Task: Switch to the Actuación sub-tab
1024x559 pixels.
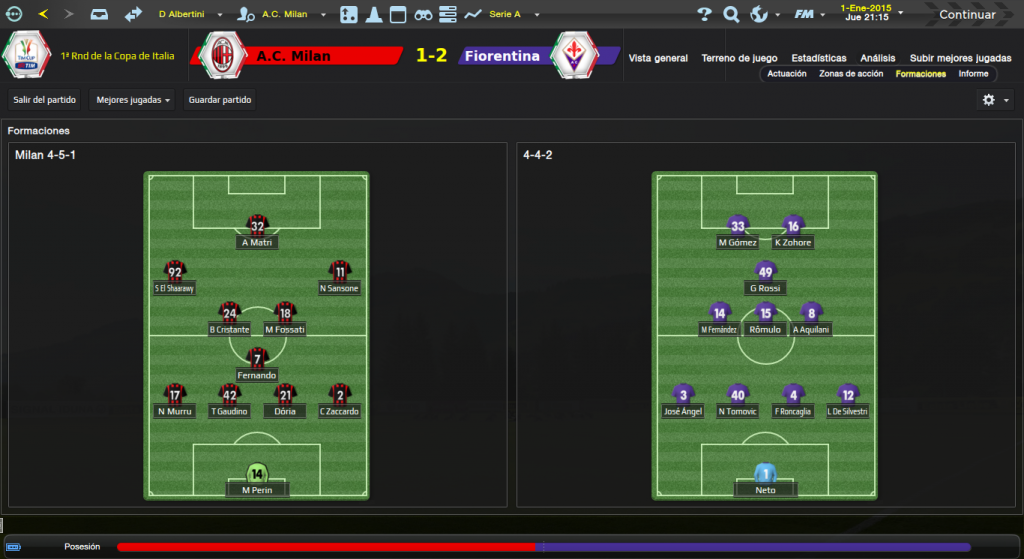Action: [787, 74]
